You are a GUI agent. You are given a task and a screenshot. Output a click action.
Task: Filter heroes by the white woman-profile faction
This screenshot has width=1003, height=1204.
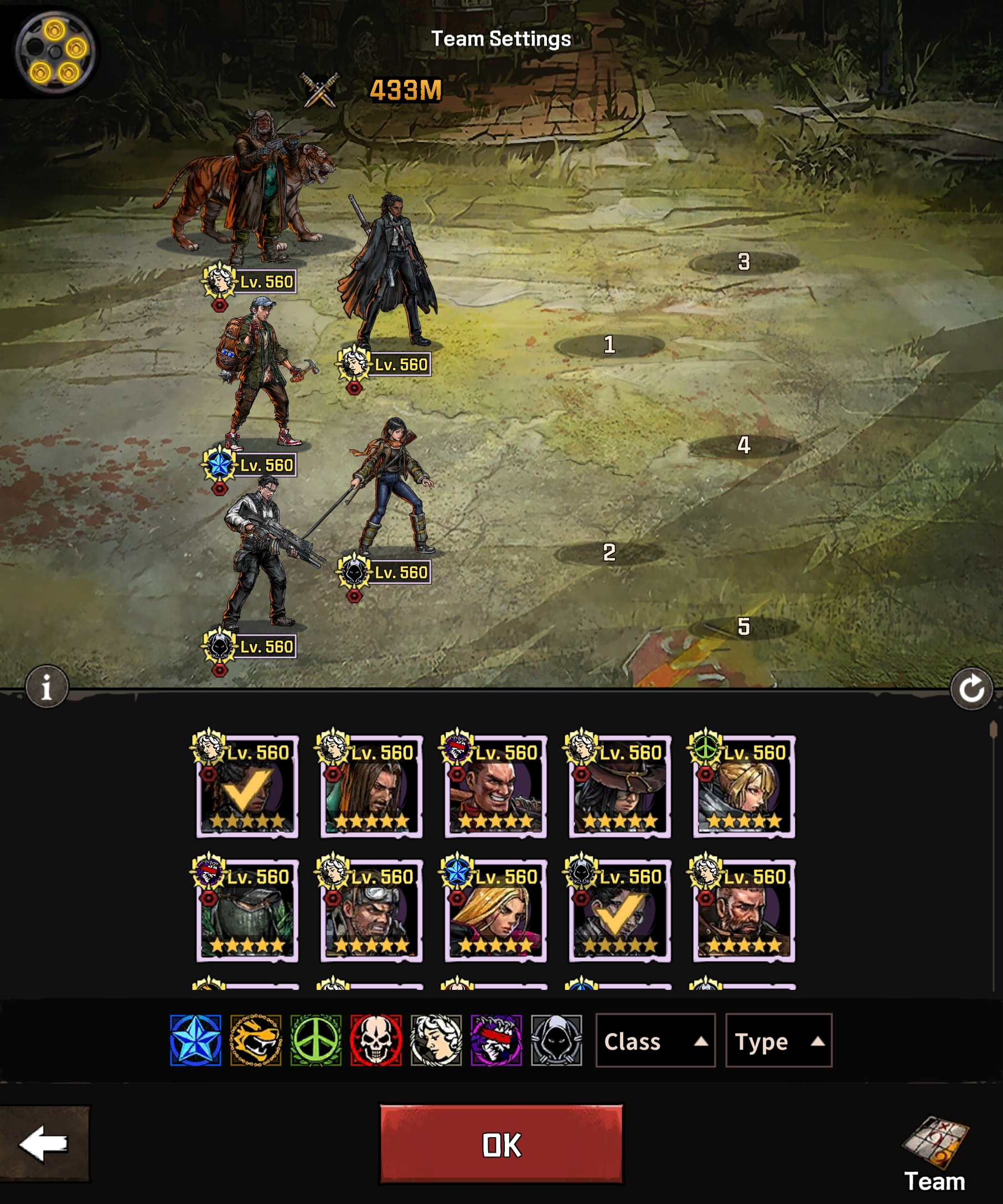coord(436,1041)
